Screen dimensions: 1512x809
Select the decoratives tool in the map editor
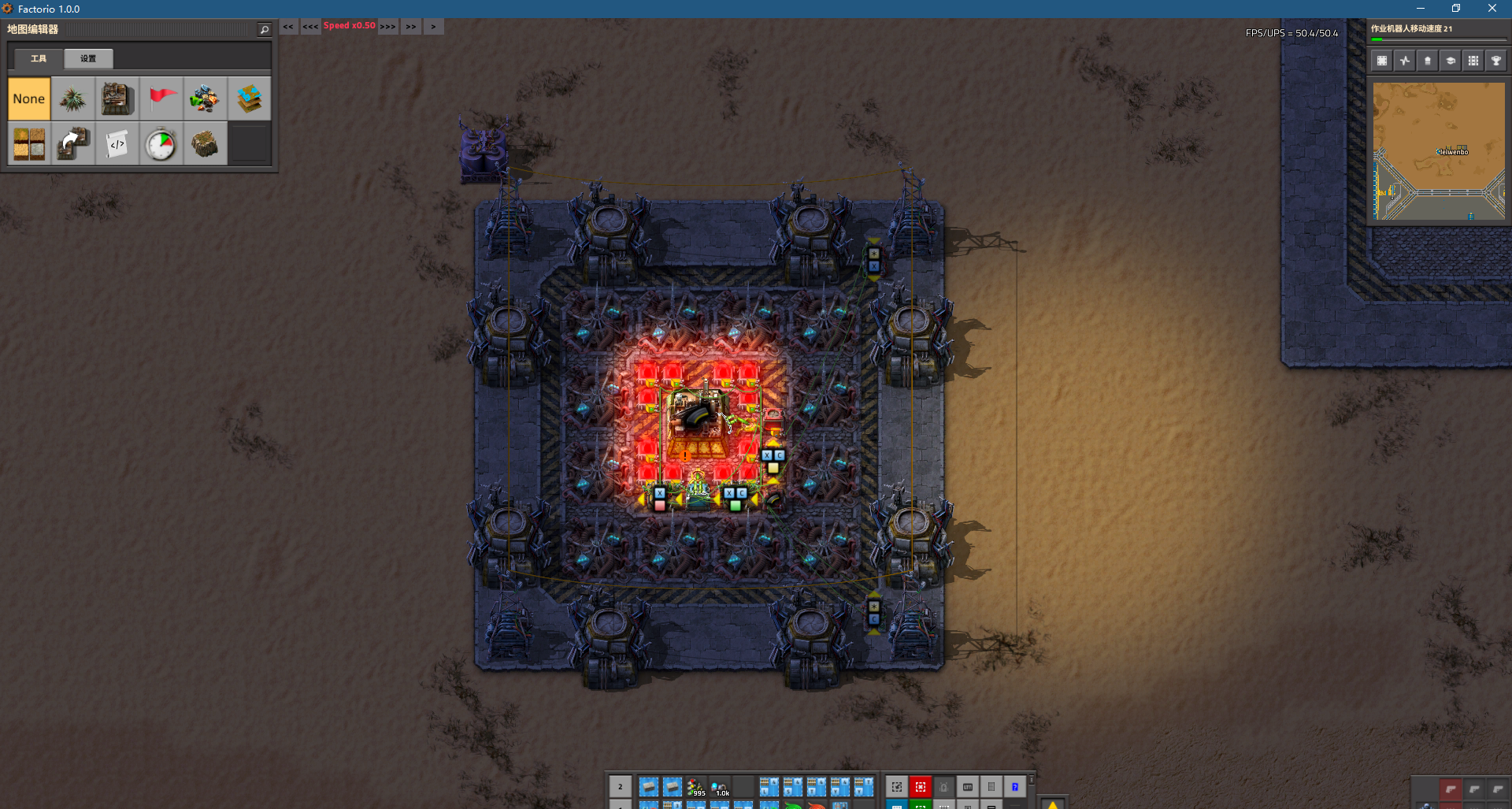tap(73, 98)
